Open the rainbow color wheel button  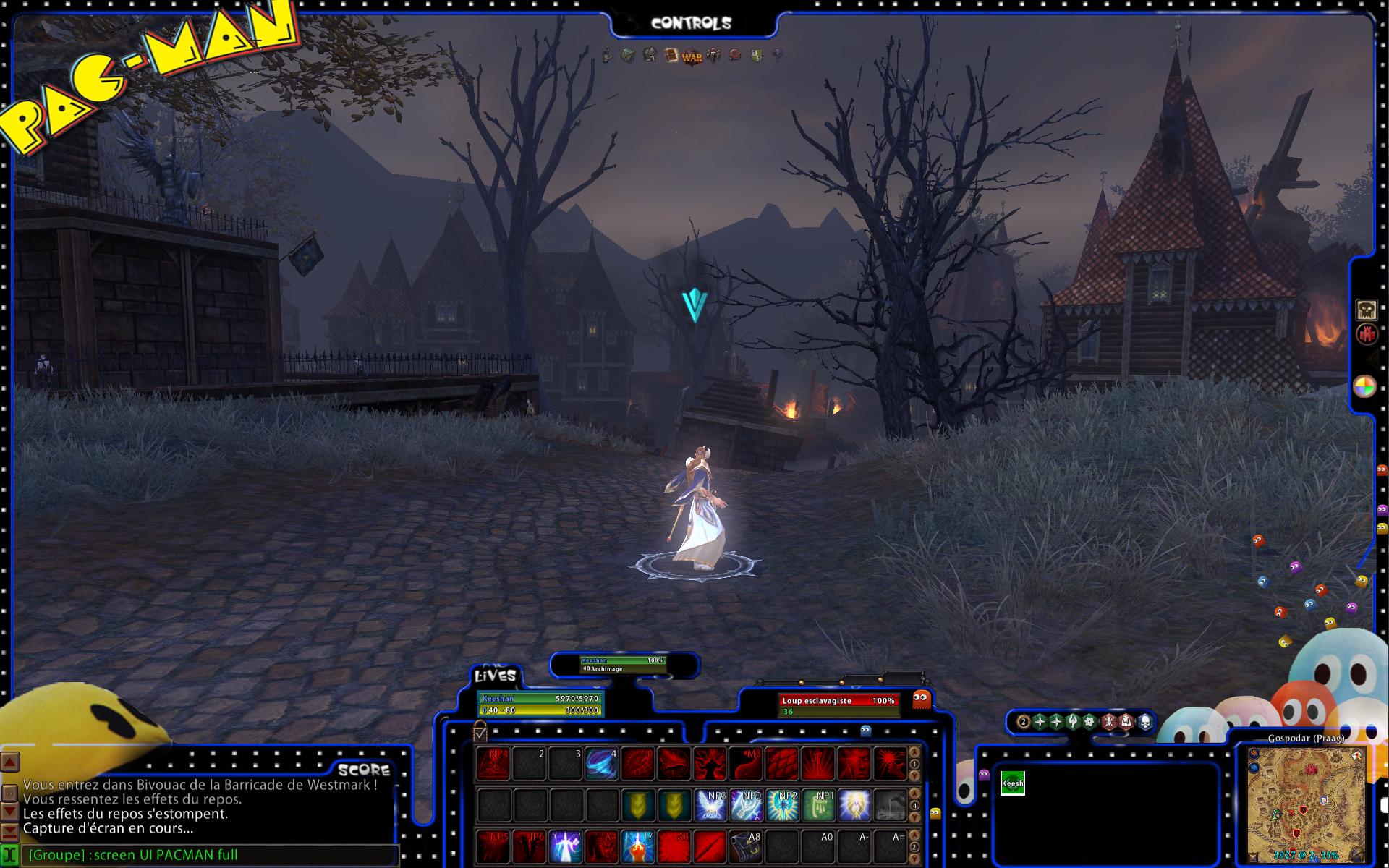click(x=1364, y=387)
